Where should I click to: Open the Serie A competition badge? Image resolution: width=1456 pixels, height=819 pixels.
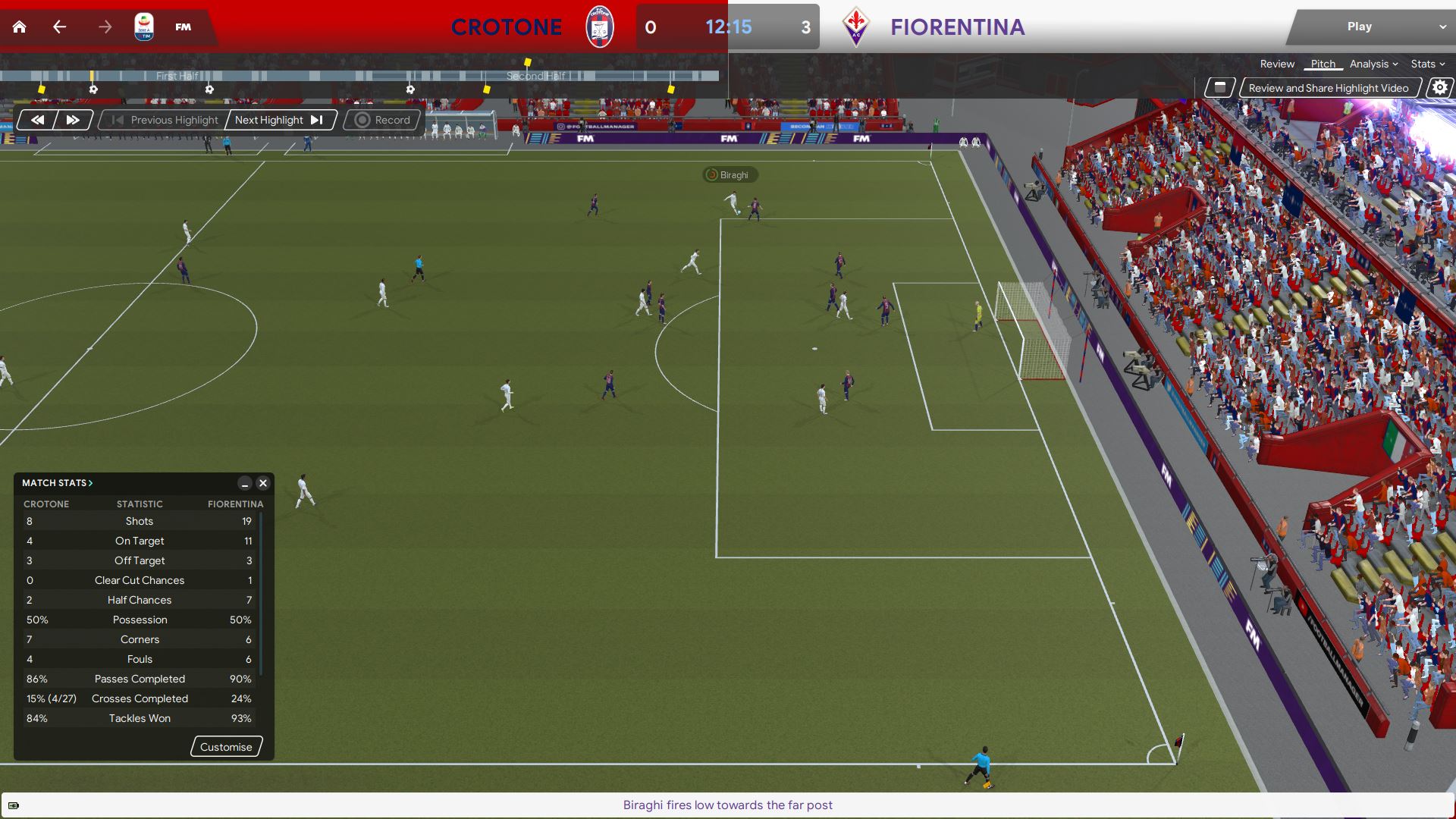[x=144, y=27]
